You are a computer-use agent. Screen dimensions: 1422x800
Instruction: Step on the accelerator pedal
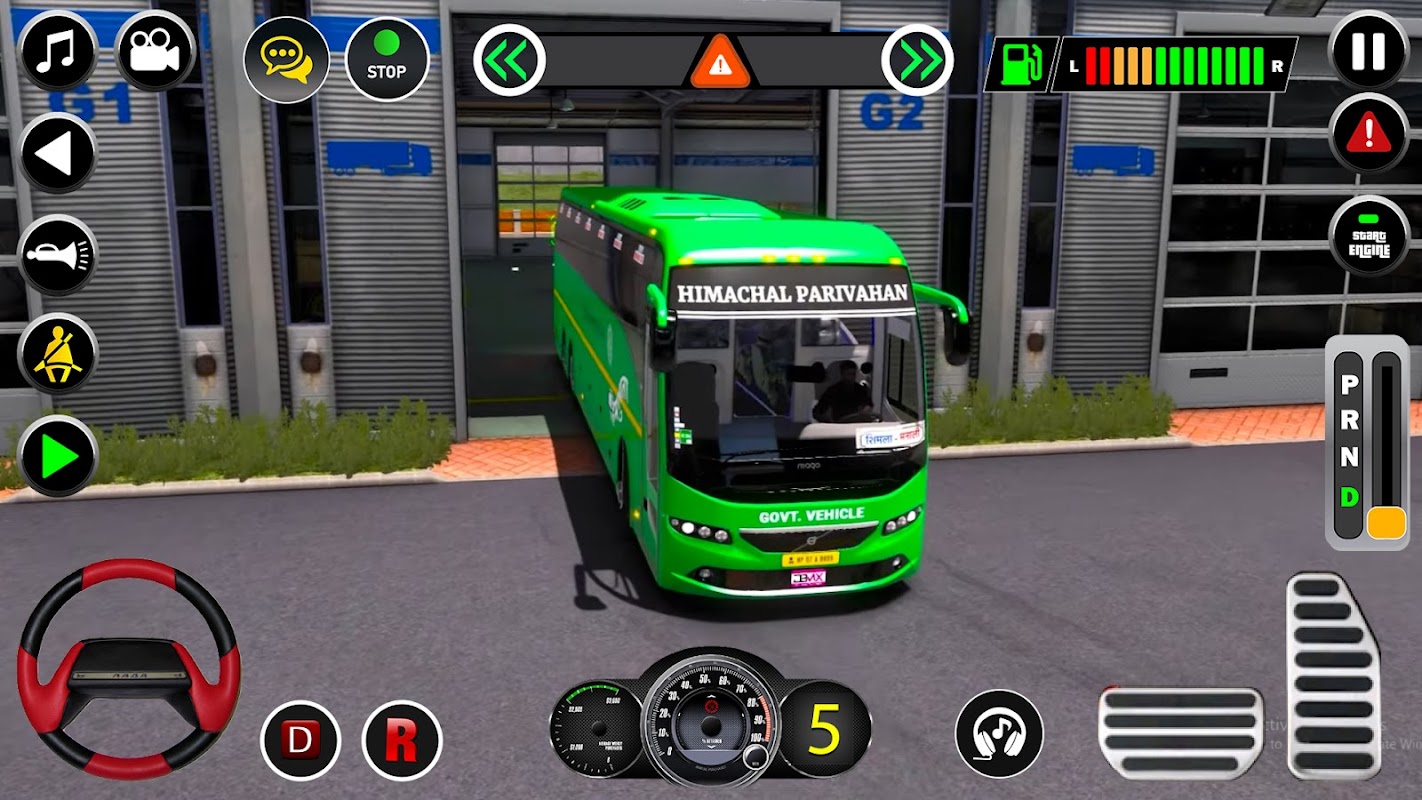tap(1333, 675)
